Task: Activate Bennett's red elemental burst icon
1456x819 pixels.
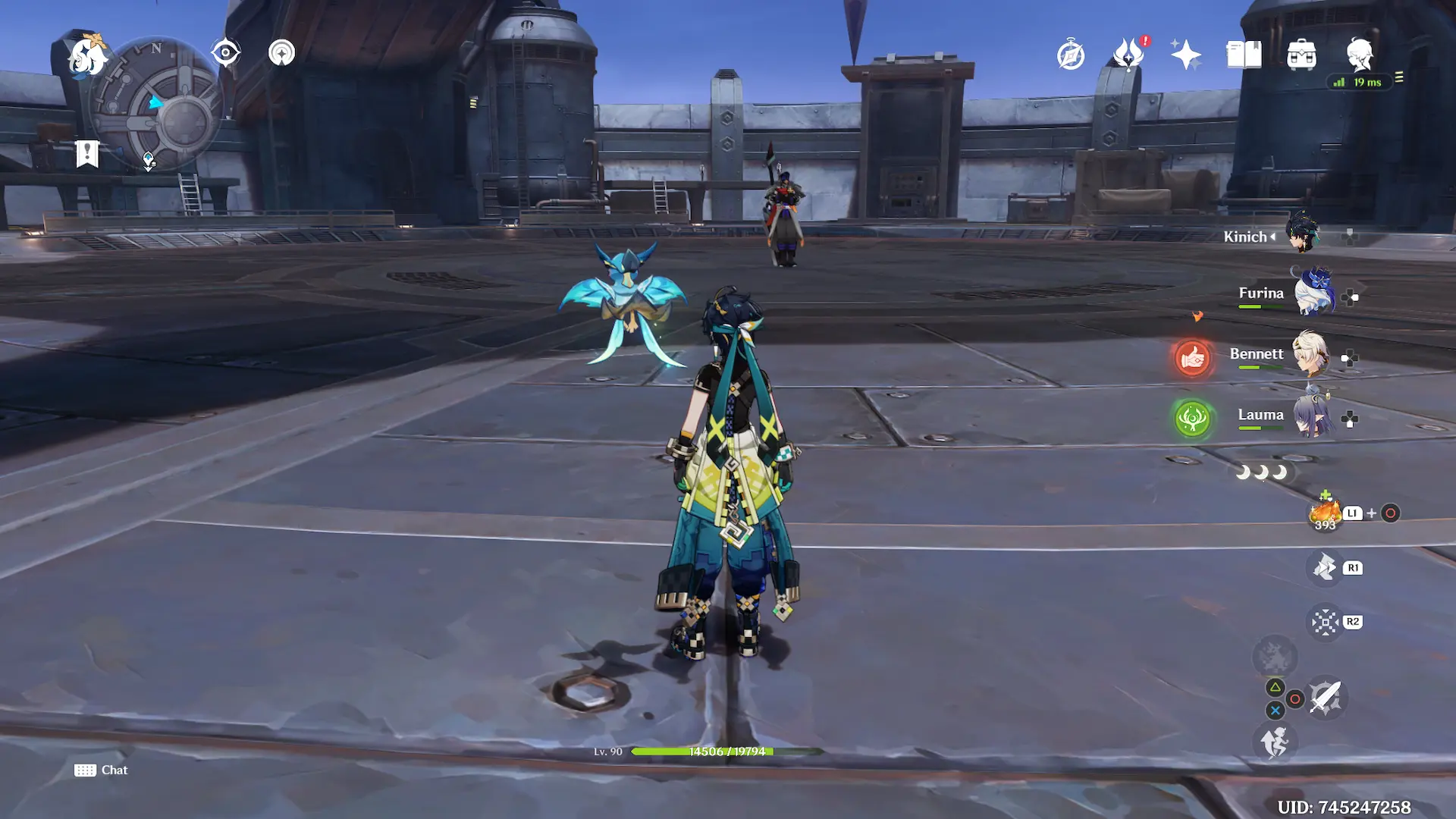Action: (x=1192, y=358)
